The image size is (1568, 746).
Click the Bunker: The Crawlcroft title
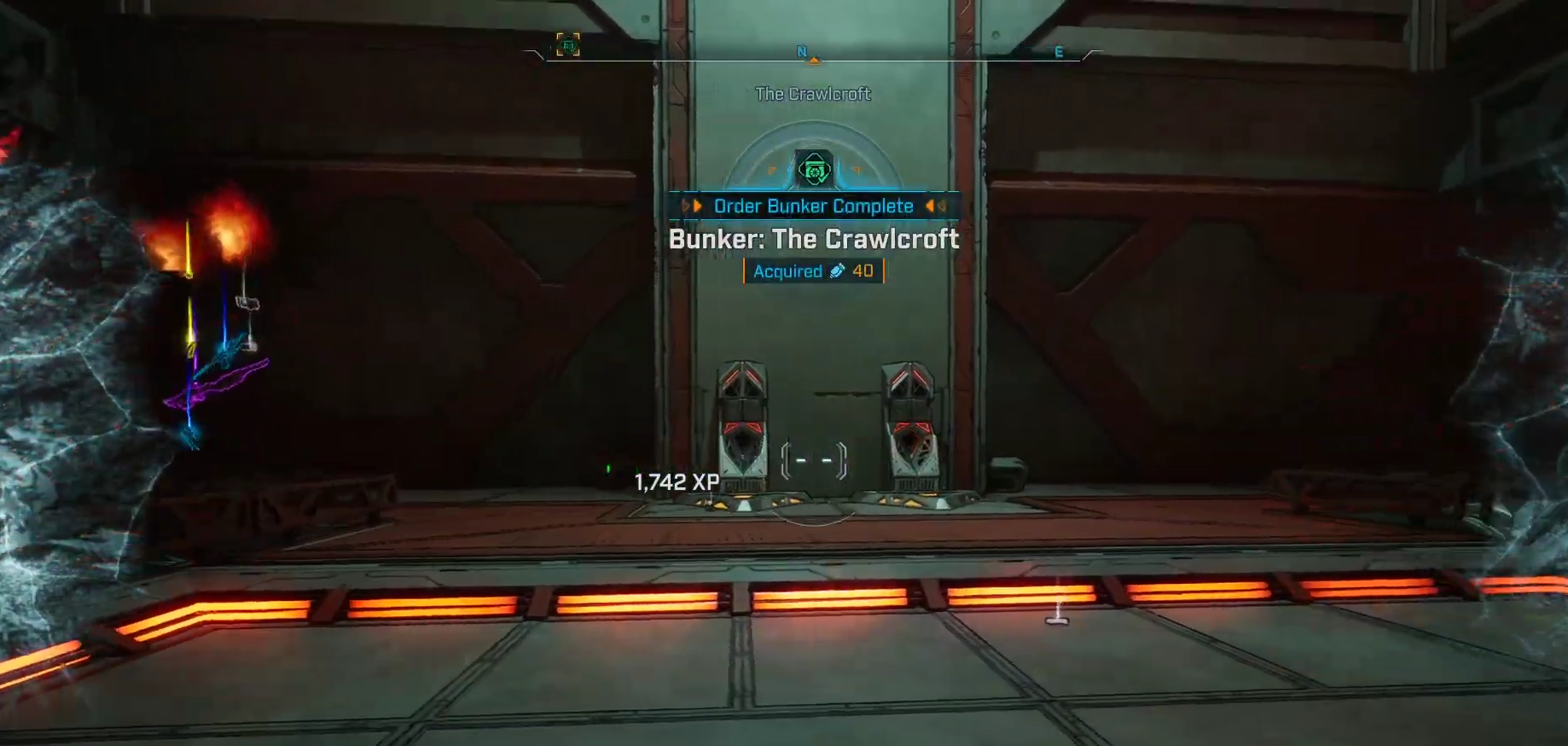813,240
